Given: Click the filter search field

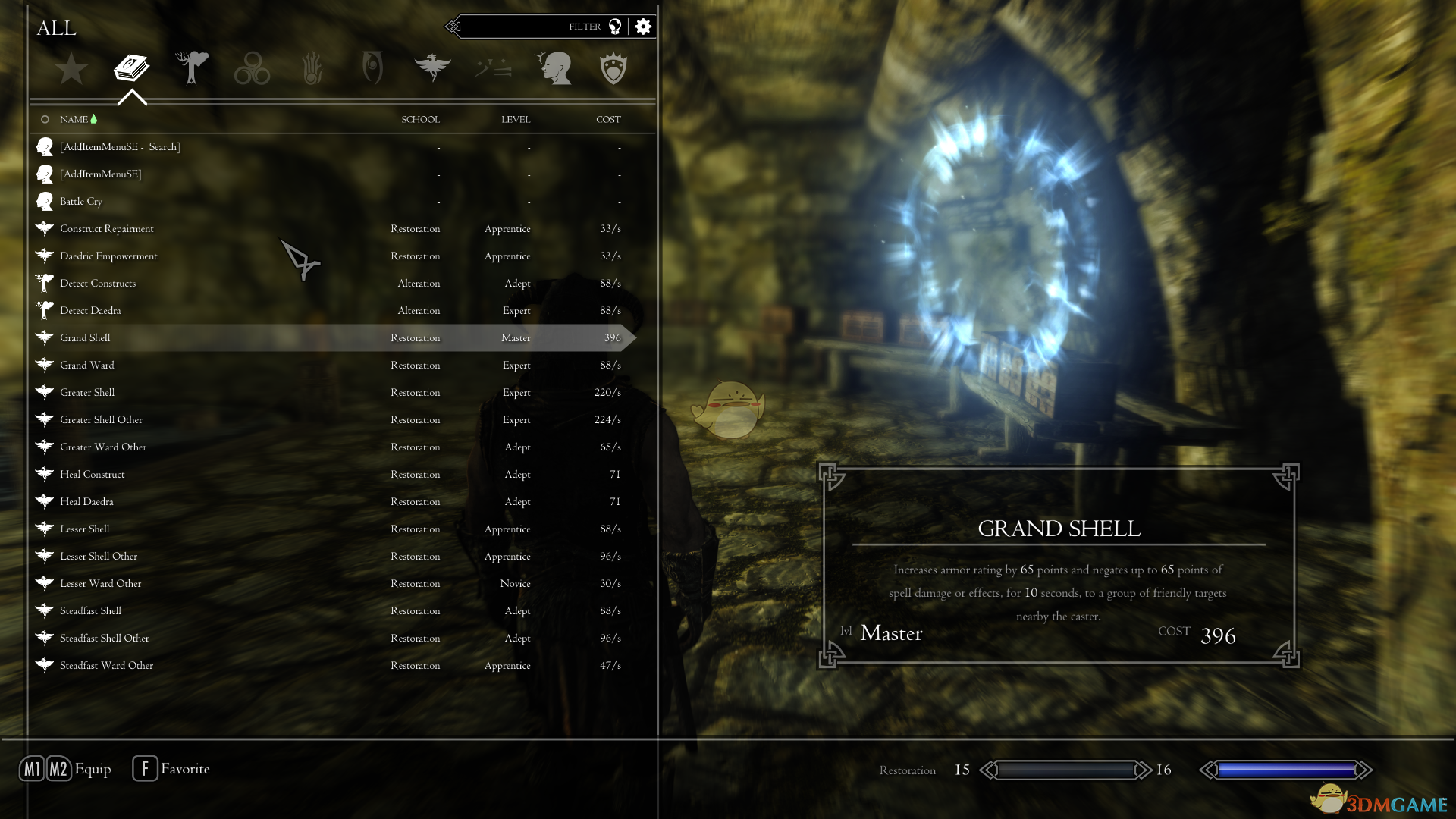Looking at the screenshot, I should pos(531,27).
